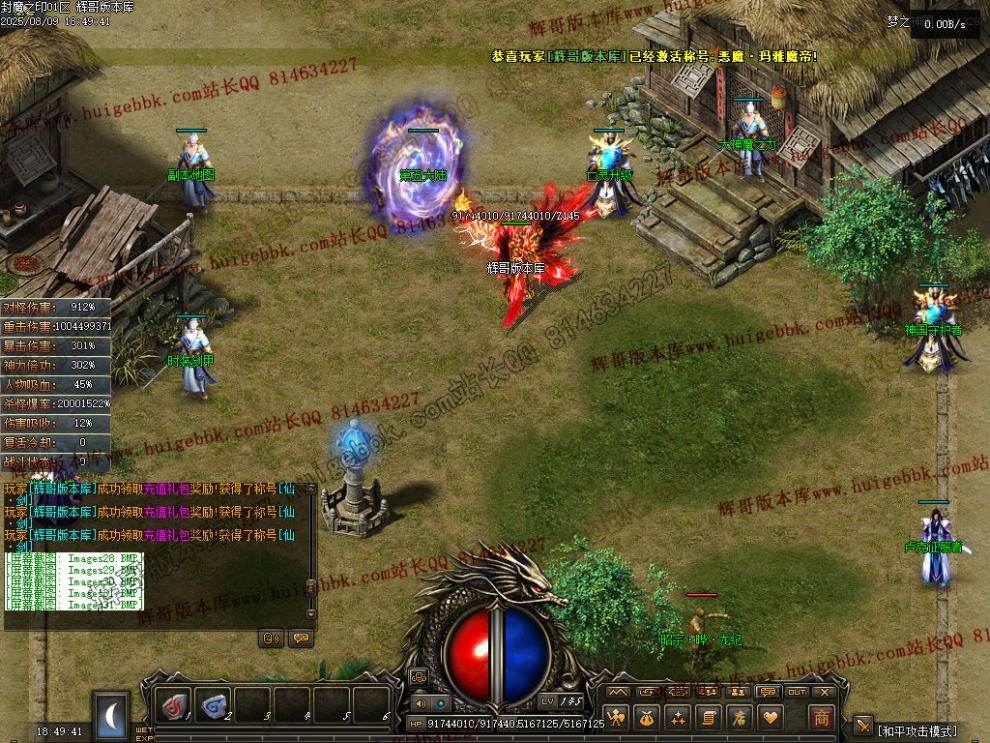Open the skills sparkle icon
Screen dimensions: 990x743
(678, 717)
